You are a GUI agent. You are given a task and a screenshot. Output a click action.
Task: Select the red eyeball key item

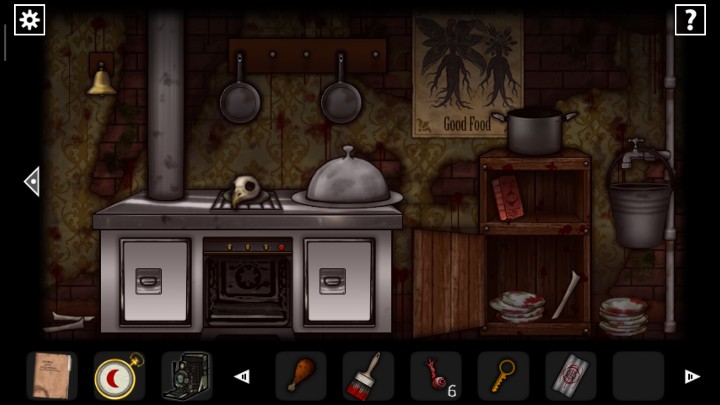pyautogui.click(x=435, y=376)
